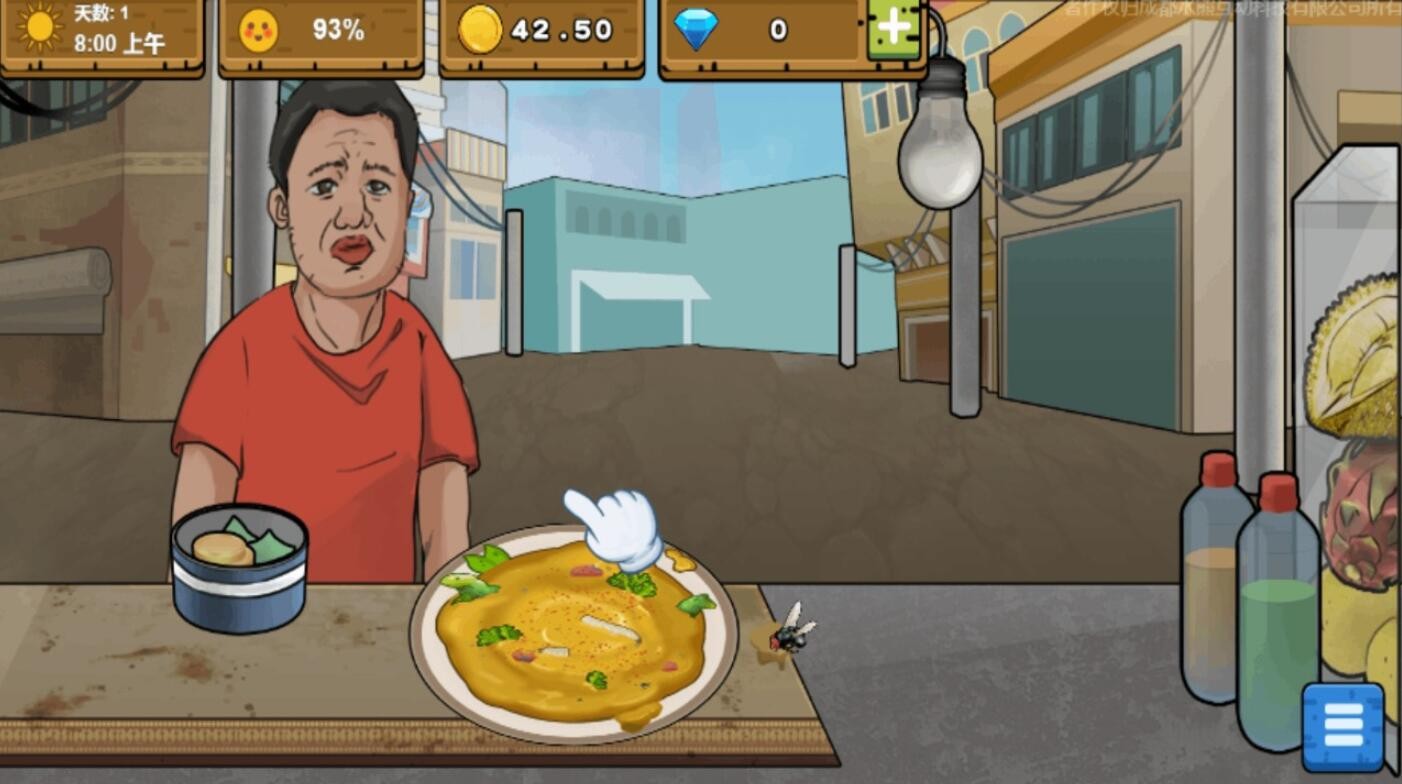Open the blue hamburger menu
Image resolution: width=1402 pixels, height=784 pixels.
(1343, 726)
